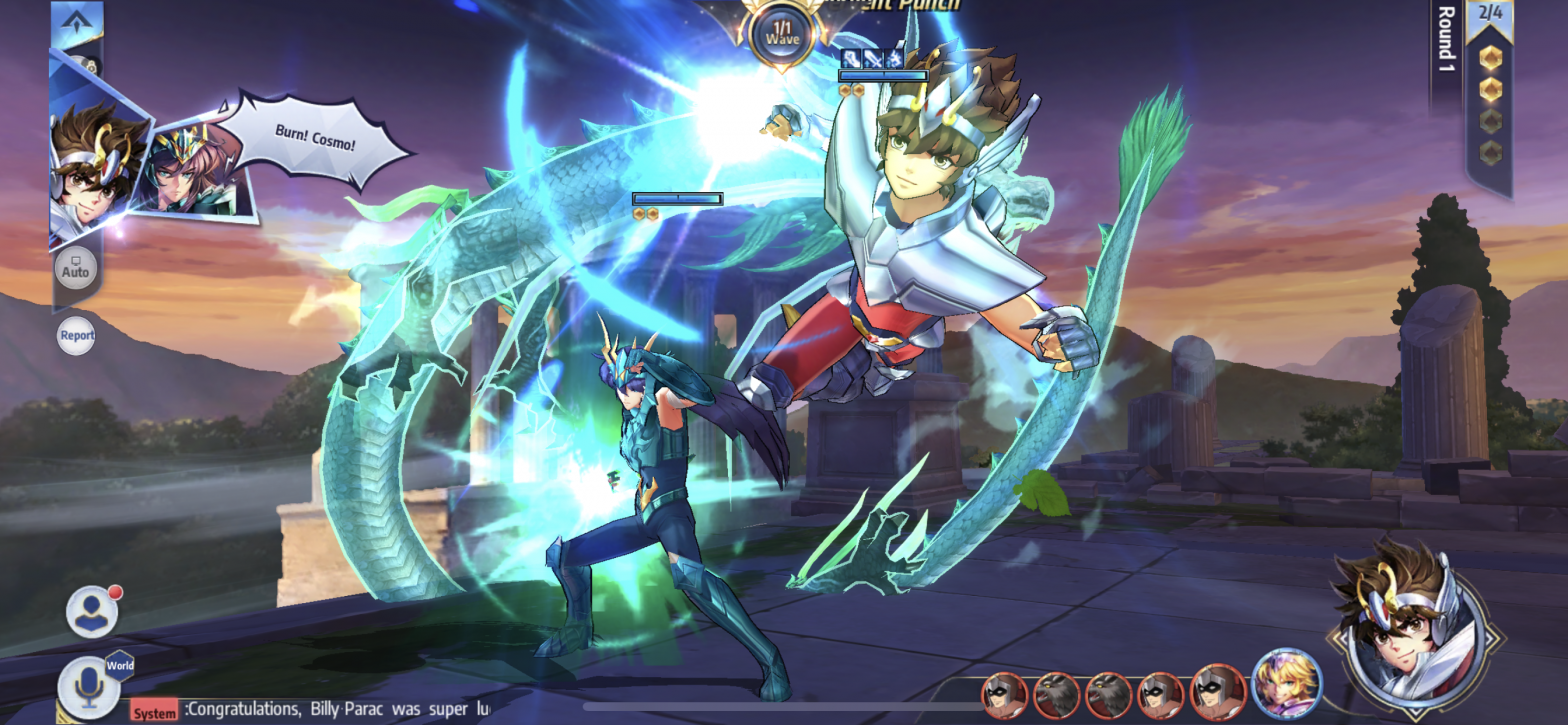Open the Report button
The height and width of the screenshot is (725, 1568).
[76, 336]
